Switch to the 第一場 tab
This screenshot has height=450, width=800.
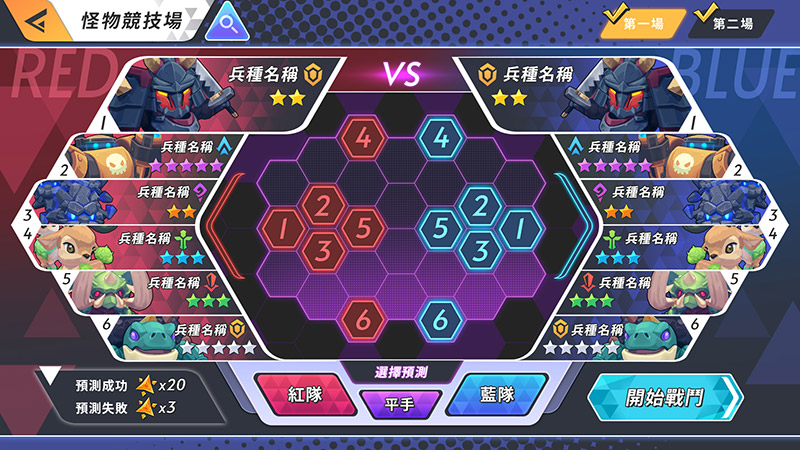click(642, 22)
